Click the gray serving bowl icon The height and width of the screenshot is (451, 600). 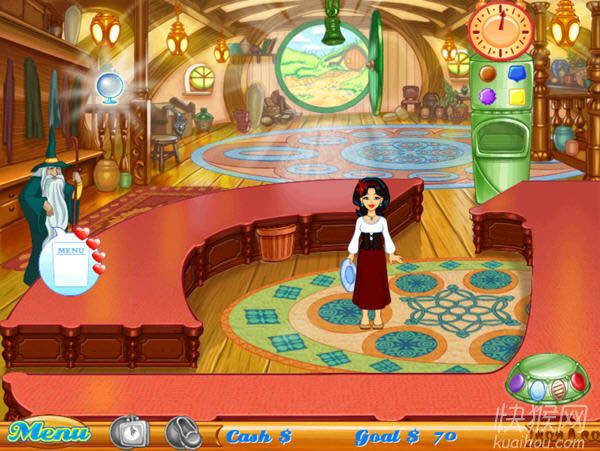pos(183,432)
